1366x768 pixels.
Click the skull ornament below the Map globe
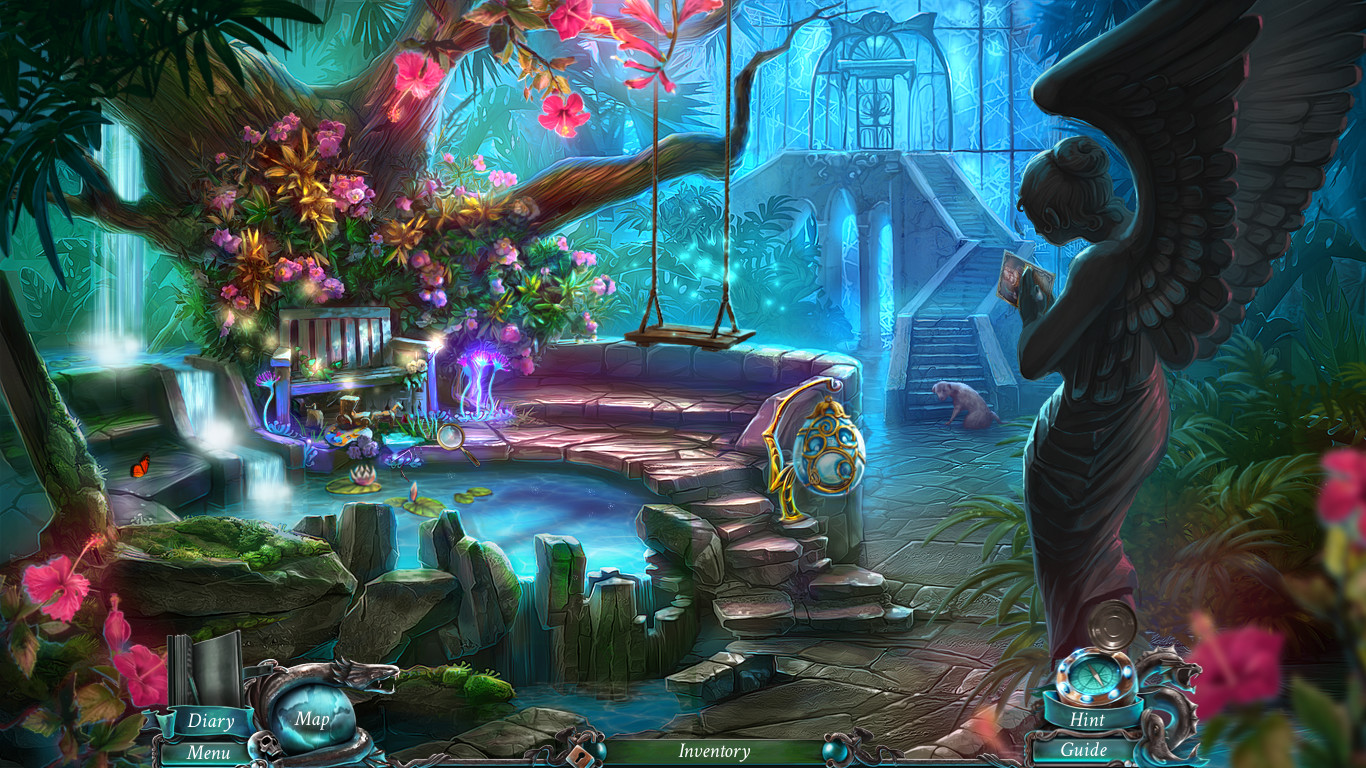tap(266, 745)
